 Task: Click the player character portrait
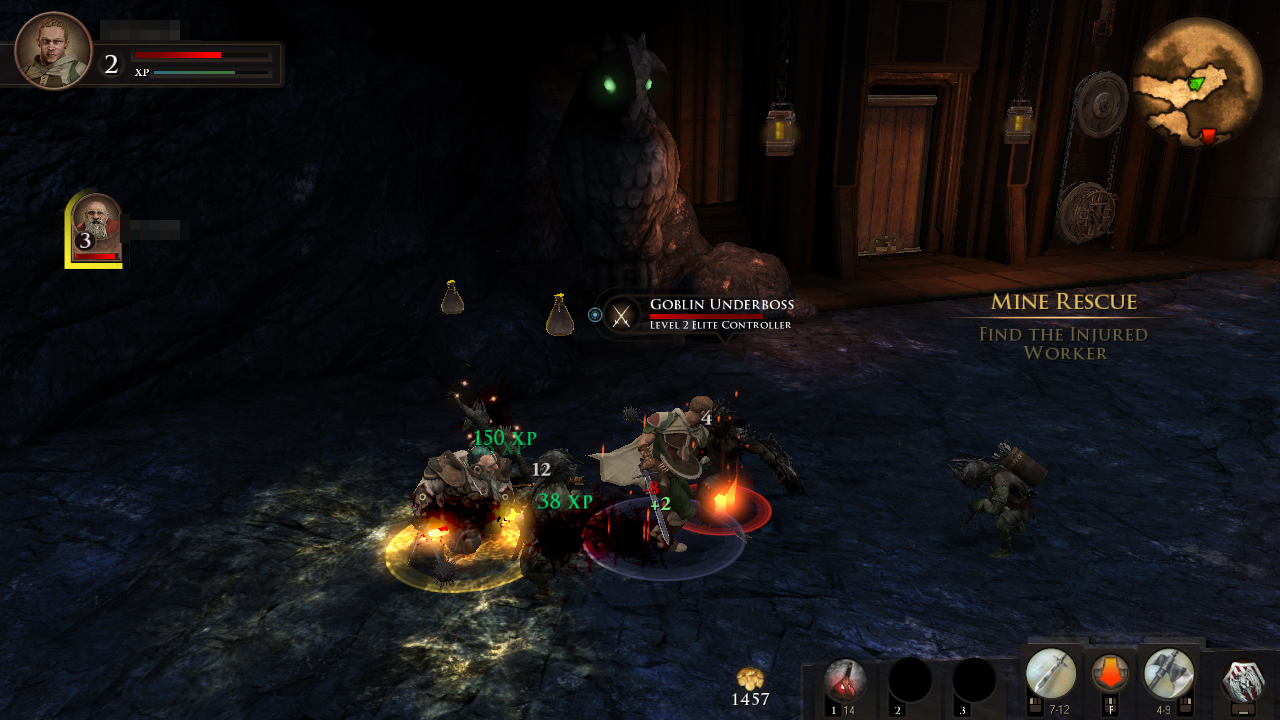coord(54,51)
